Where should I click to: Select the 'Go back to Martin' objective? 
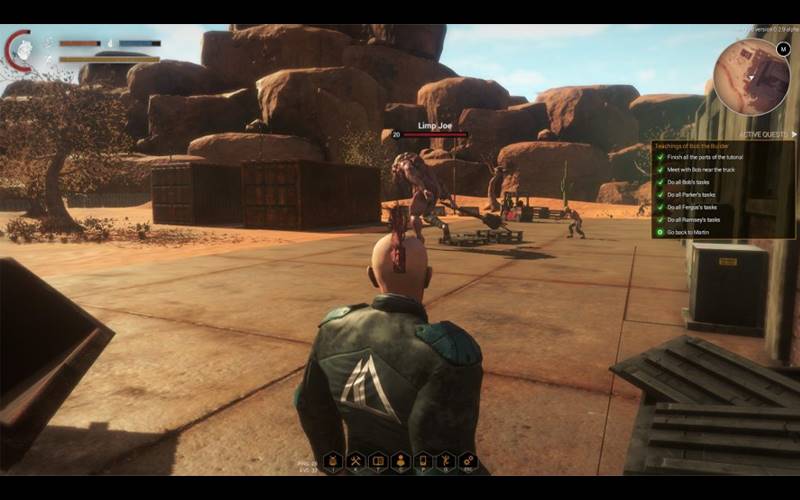point(692,232)
